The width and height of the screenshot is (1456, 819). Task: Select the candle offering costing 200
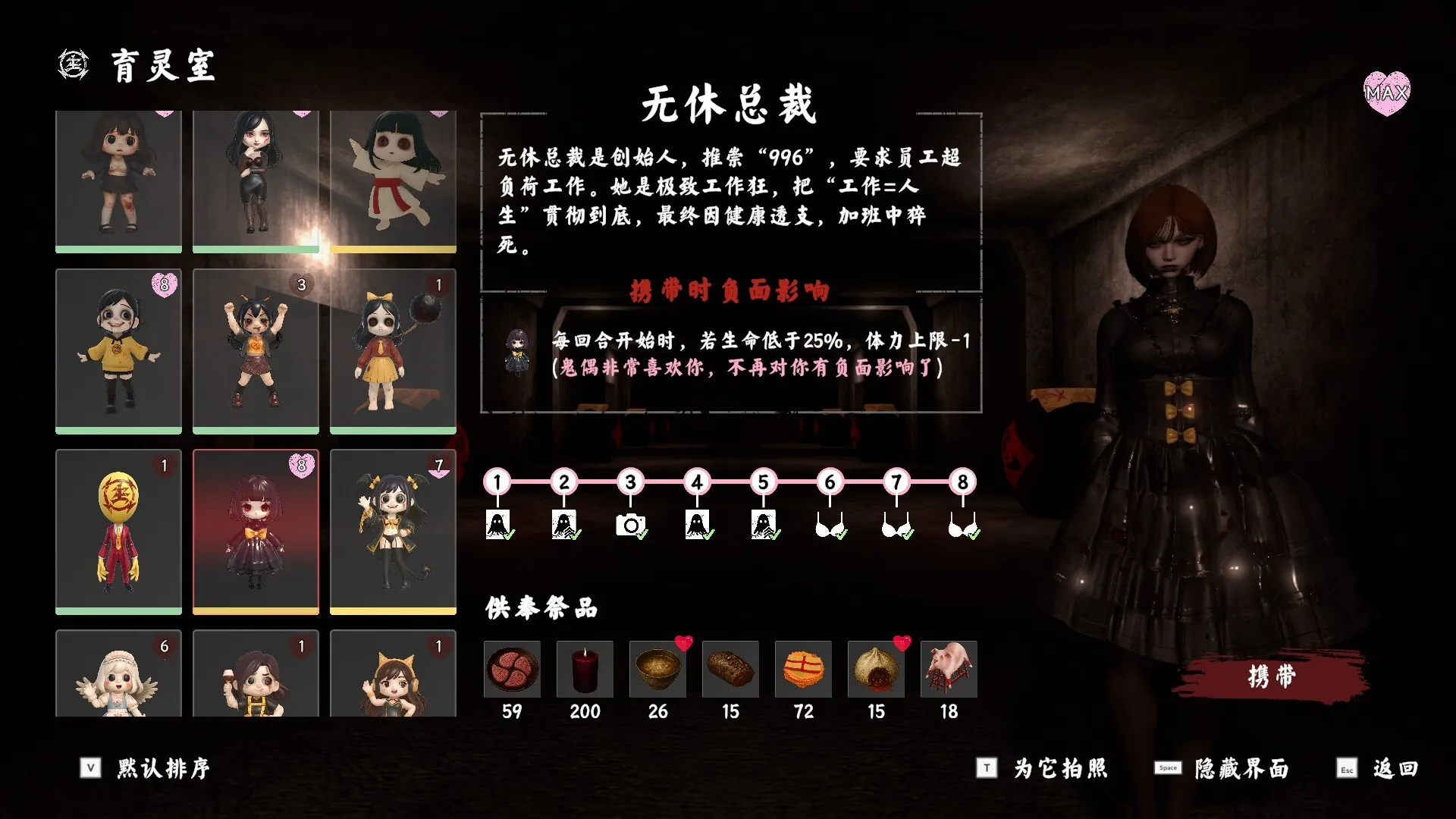pos(585,670)
